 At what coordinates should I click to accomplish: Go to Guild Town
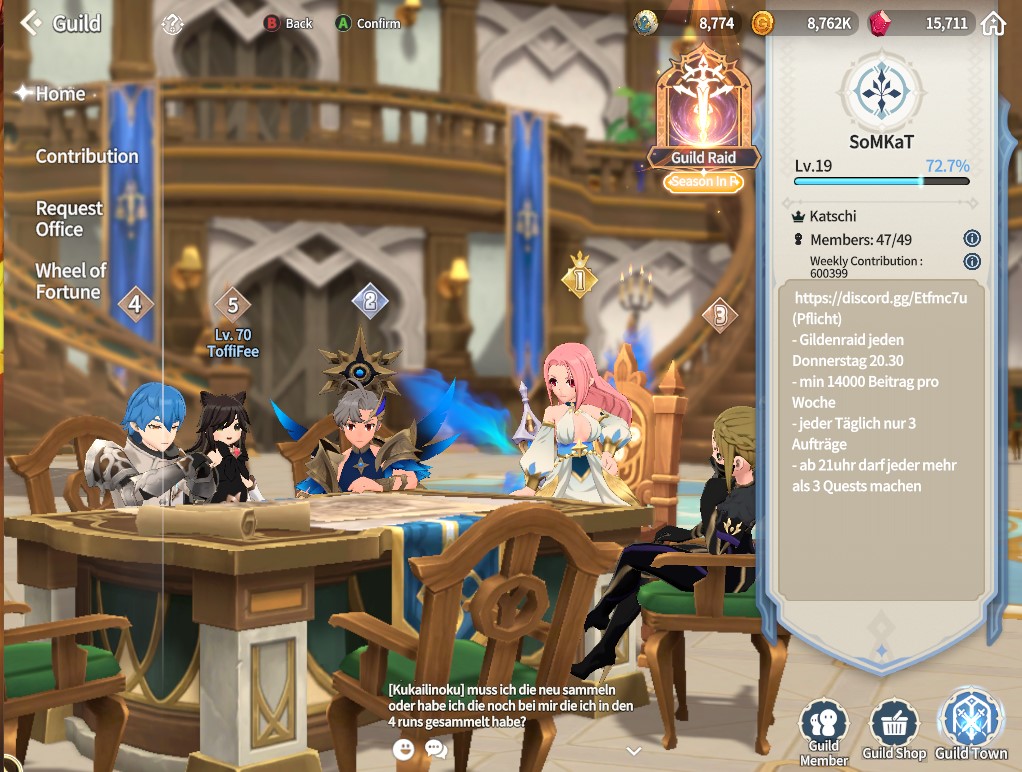tap(970, 725)
